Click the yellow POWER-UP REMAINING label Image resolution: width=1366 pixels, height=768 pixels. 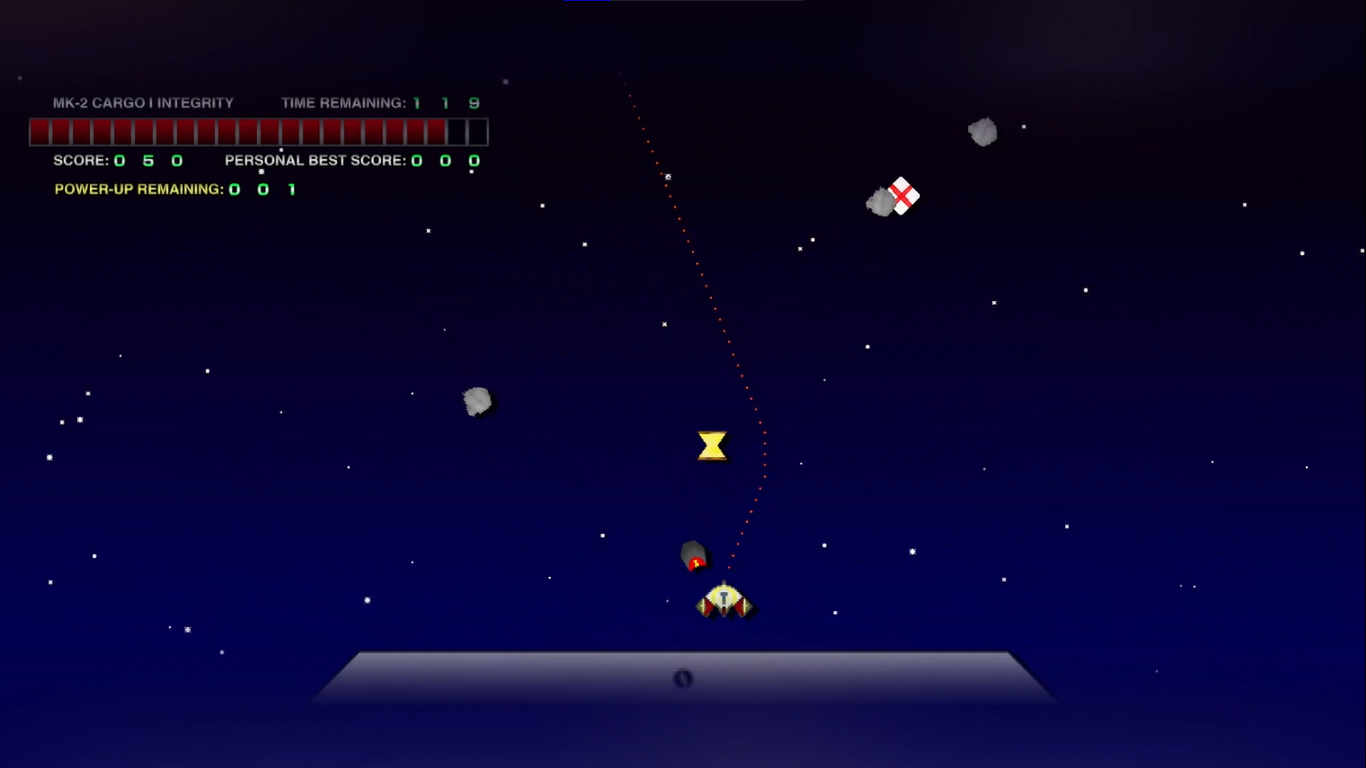(138, 188)
